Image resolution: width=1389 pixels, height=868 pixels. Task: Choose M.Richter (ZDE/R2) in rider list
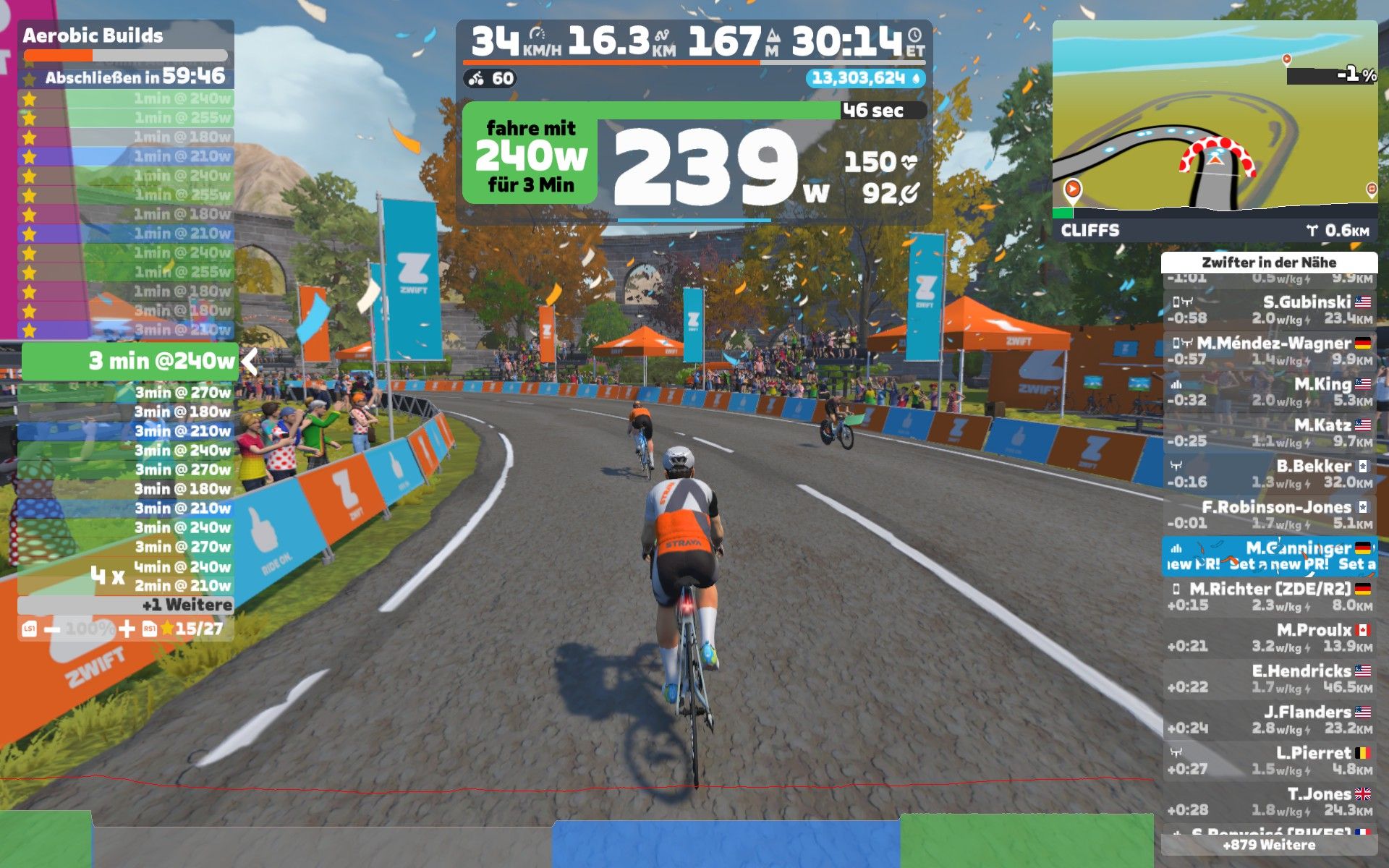coord(1269,597)
